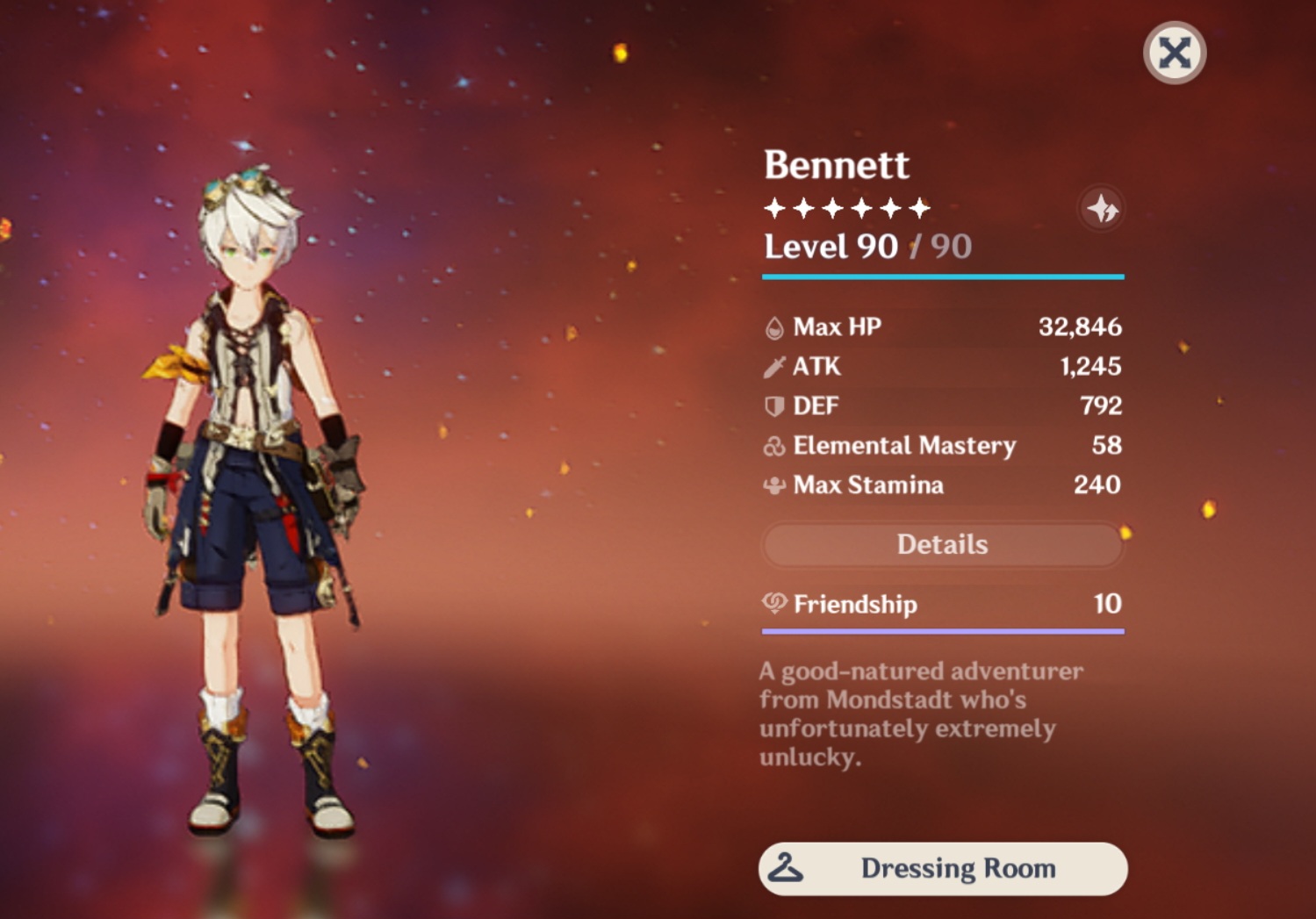
Task: Close the Bennett character screen
Action: click(x=1174, y=52)
